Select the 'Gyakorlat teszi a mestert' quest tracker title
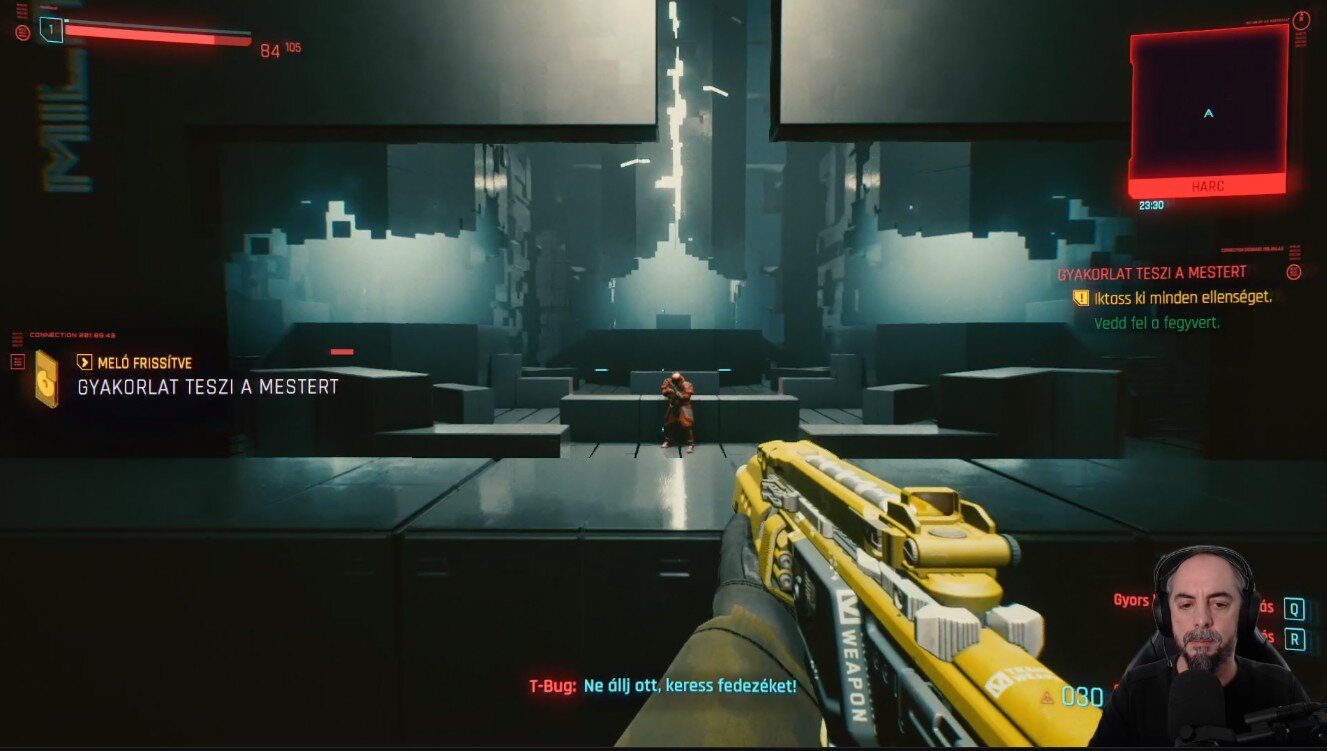This screenshot has width=1327, height=751. (x=1152, y=273)
